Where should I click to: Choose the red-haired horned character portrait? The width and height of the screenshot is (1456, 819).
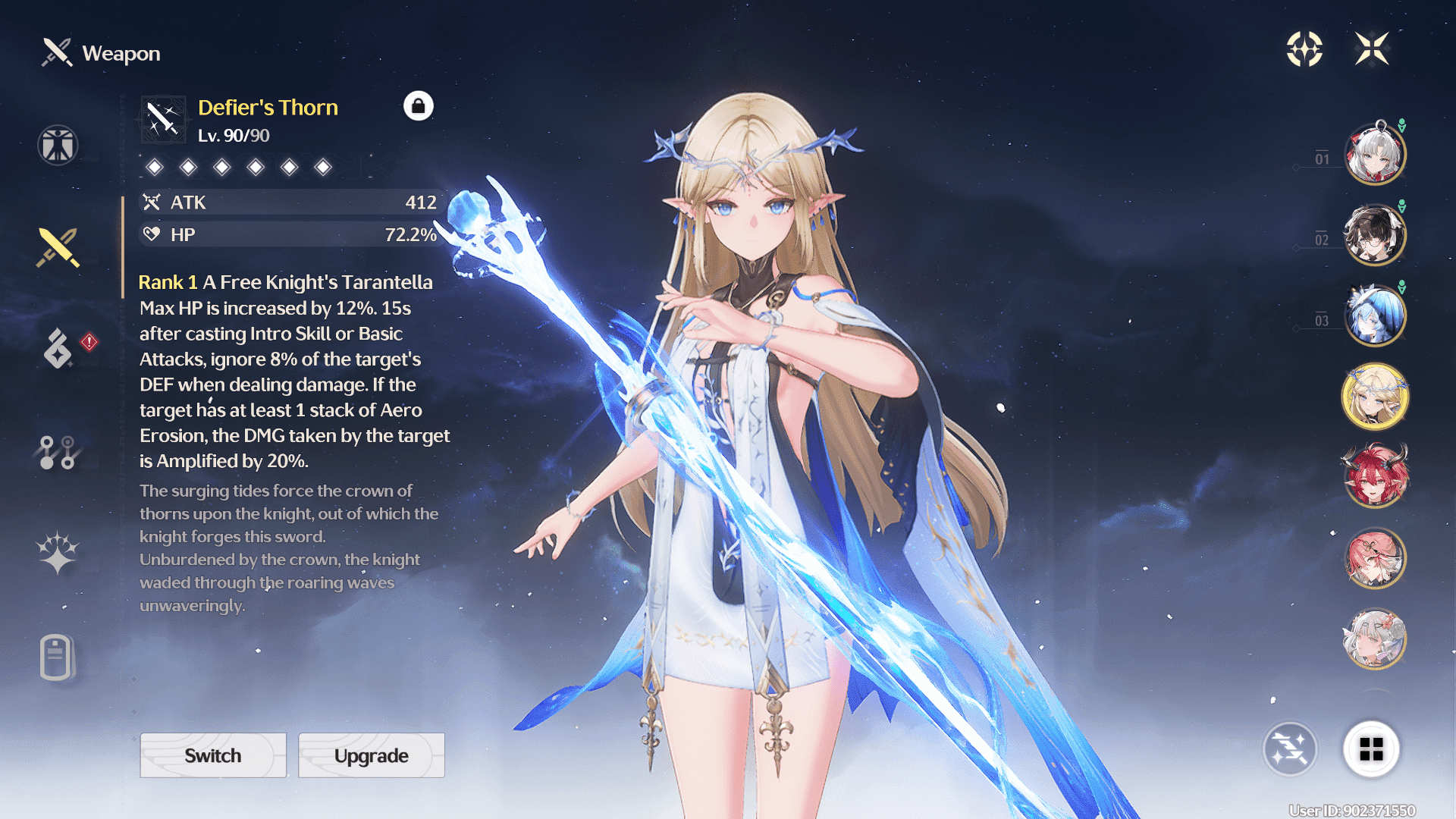(x=1375, y=478)
